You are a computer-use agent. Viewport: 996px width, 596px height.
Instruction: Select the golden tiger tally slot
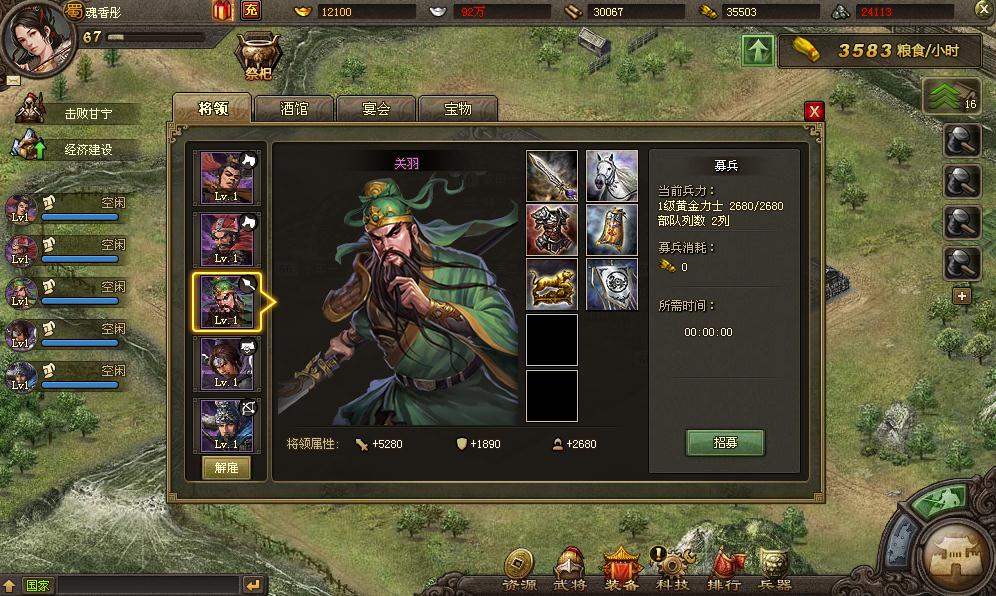point(552,285)
